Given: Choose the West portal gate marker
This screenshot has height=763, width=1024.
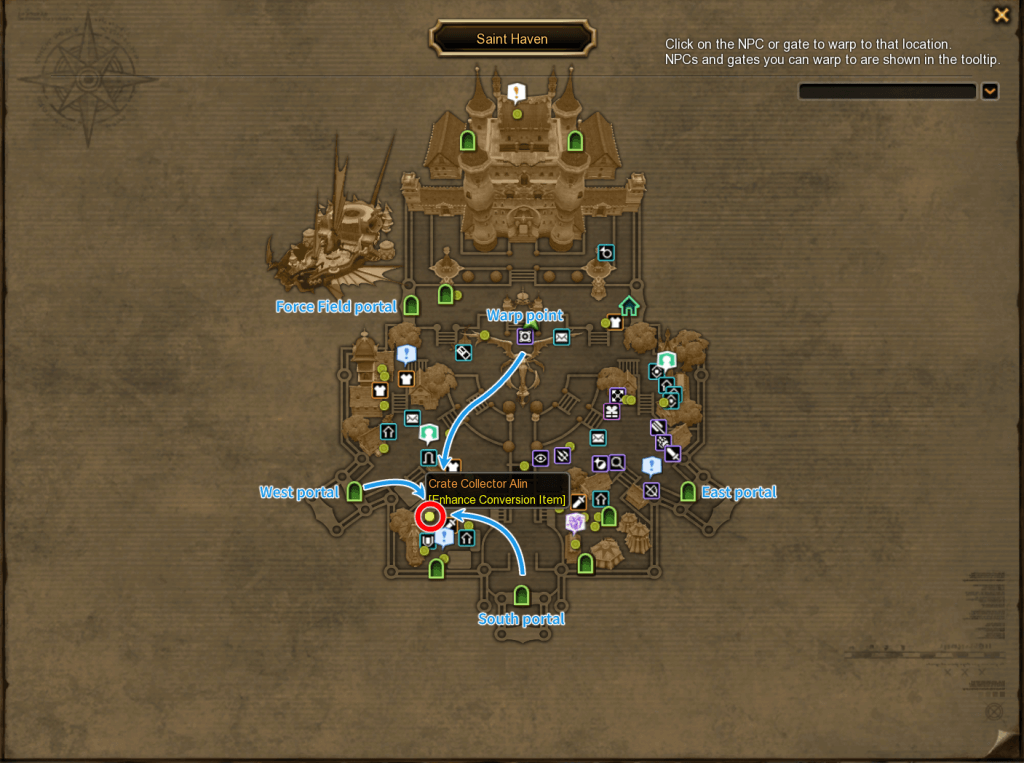Looking at the screenshot, I should [354, 491].
